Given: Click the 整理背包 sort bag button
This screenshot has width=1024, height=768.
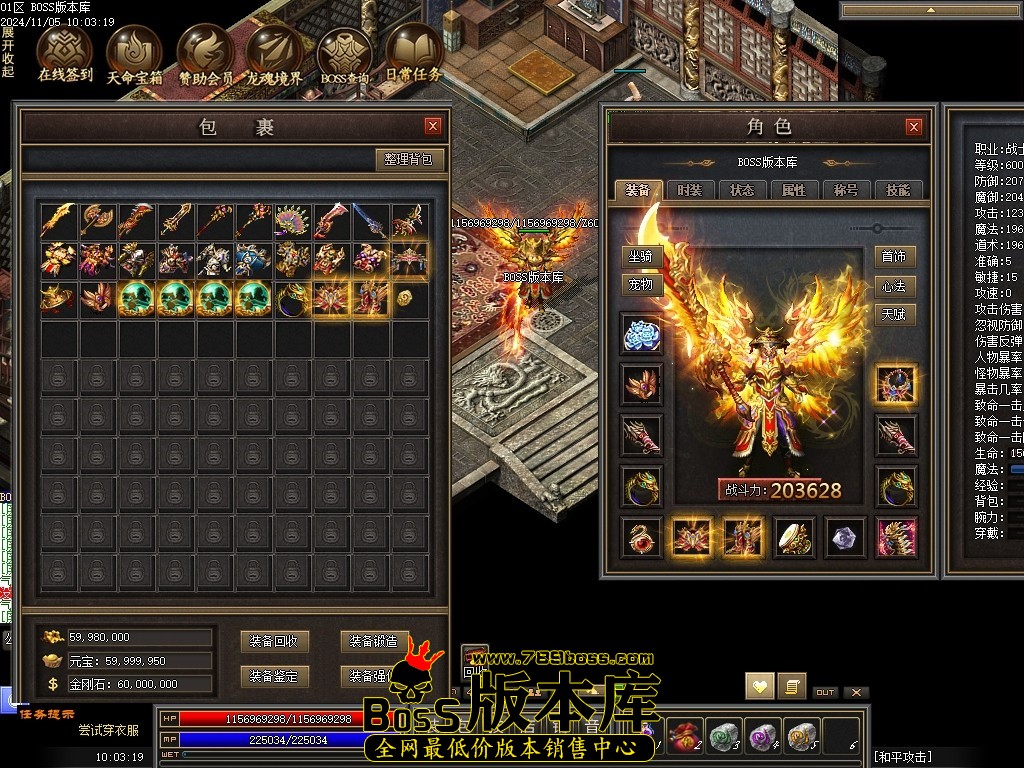Looking at the screenshot, I should pos(410,159).
